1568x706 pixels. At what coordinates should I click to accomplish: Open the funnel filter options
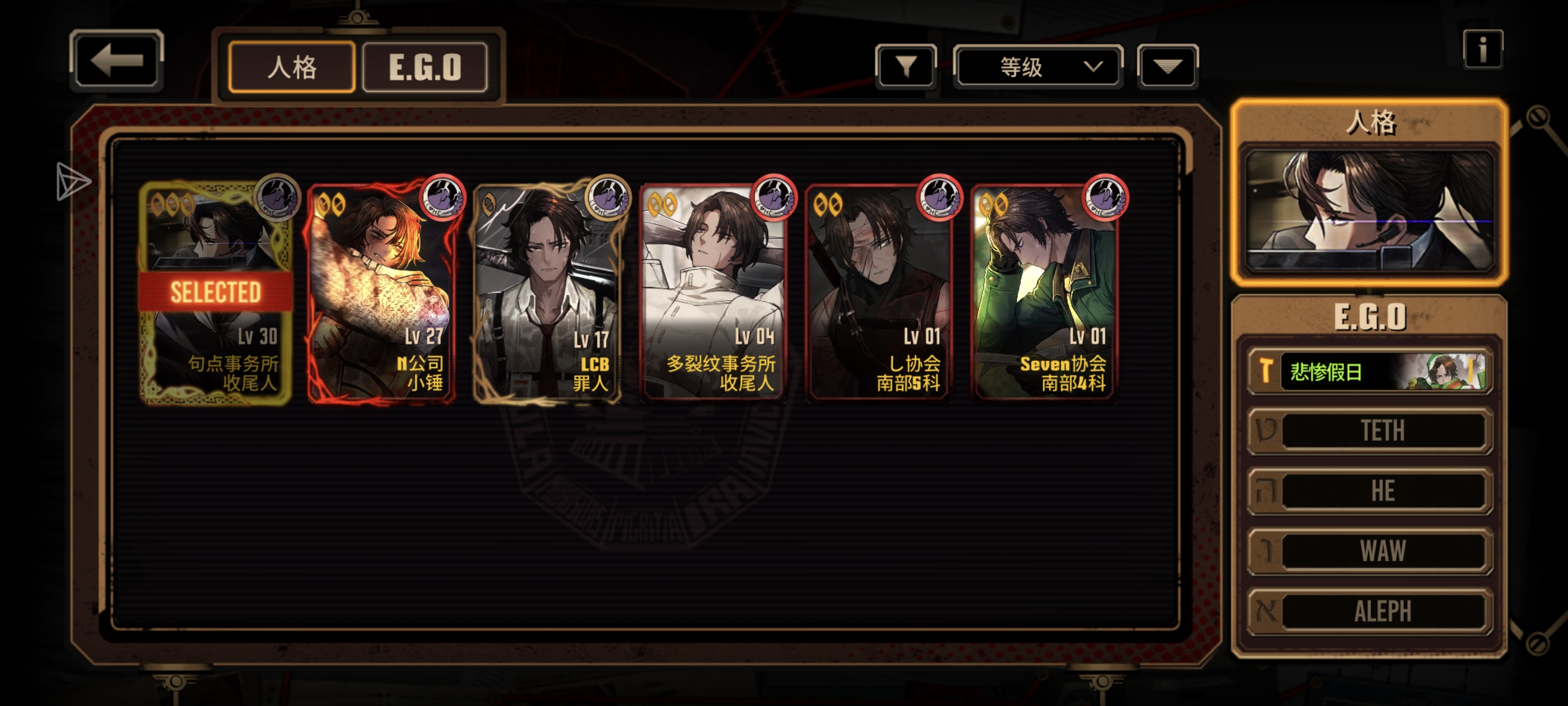[906, 66]
